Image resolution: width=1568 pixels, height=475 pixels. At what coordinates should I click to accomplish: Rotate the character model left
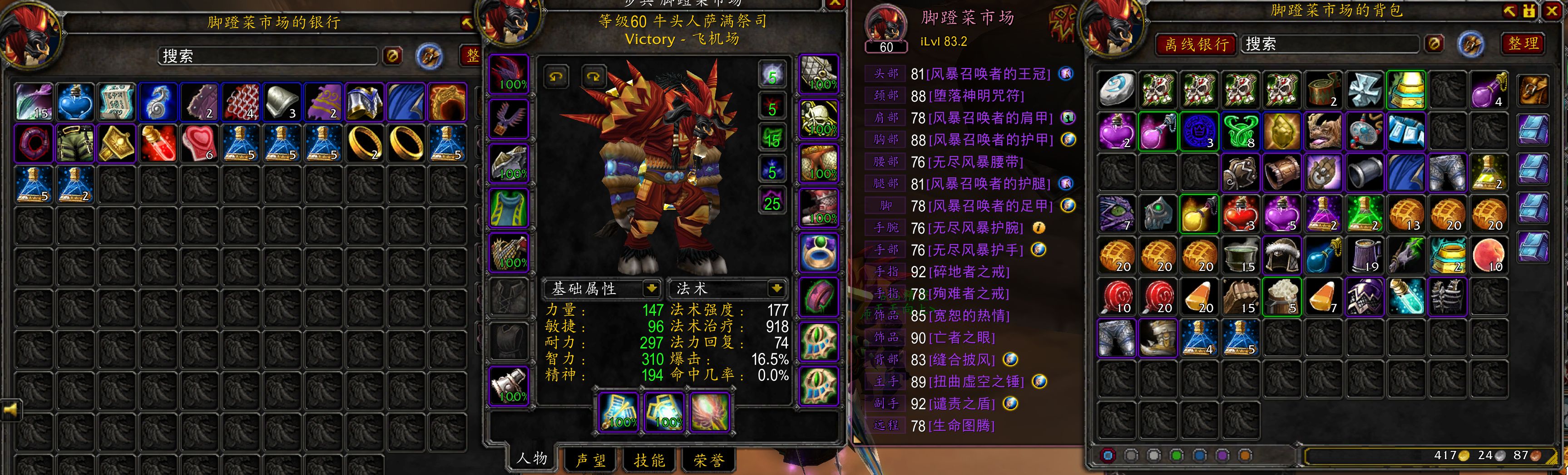556,77
